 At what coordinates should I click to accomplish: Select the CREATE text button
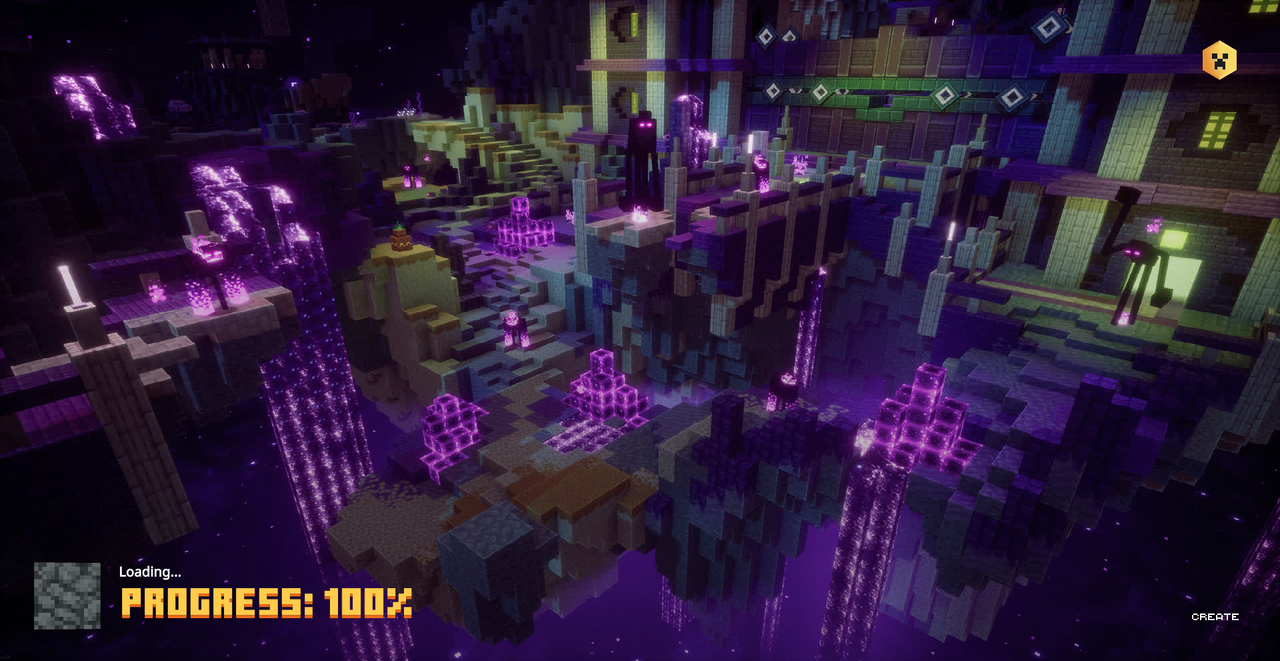[1215, 617]
